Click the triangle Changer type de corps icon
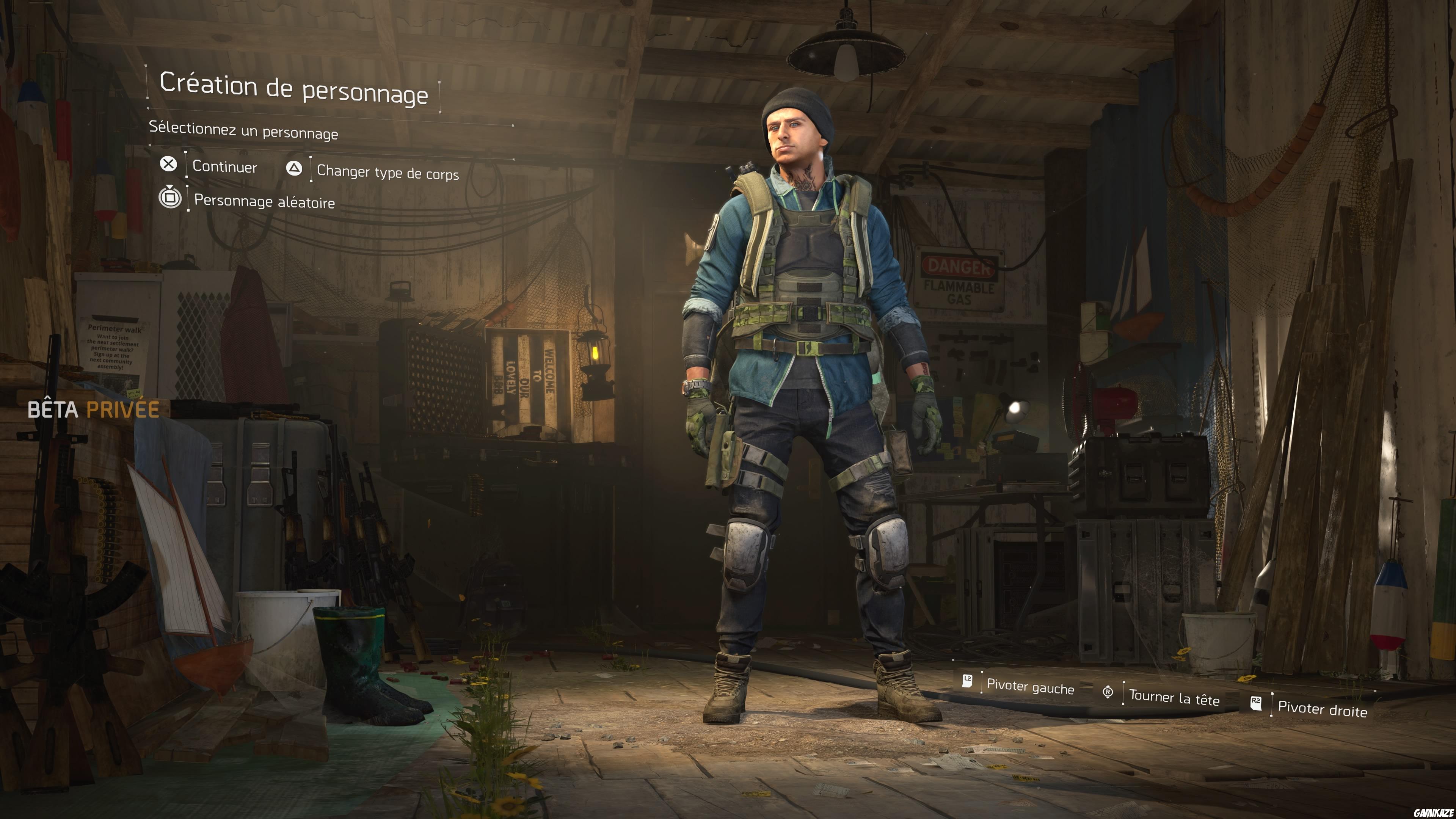Screen dimensions: 1456x819 tap(295, 168)
